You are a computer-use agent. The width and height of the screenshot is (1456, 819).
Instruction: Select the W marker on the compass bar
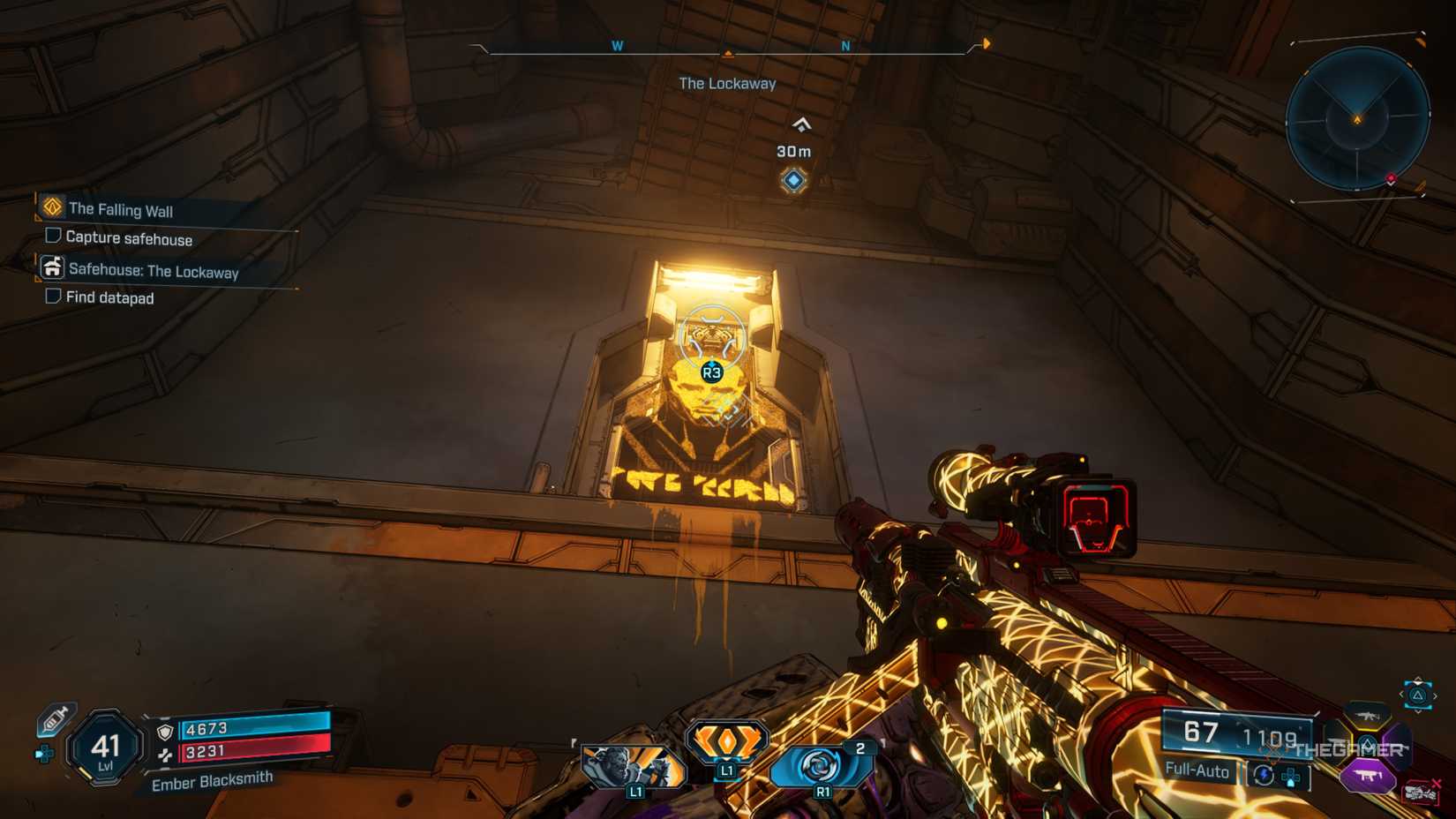[x=618, y=46]
